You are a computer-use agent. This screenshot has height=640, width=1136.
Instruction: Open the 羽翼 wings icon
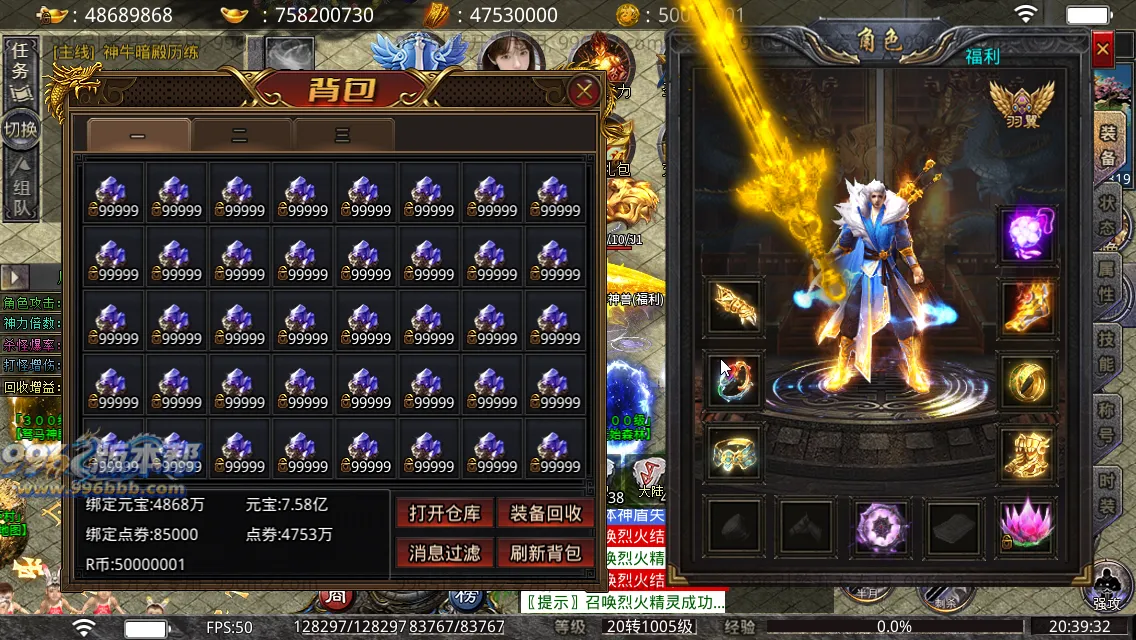pyautogui.click(x=1021, y=105)
